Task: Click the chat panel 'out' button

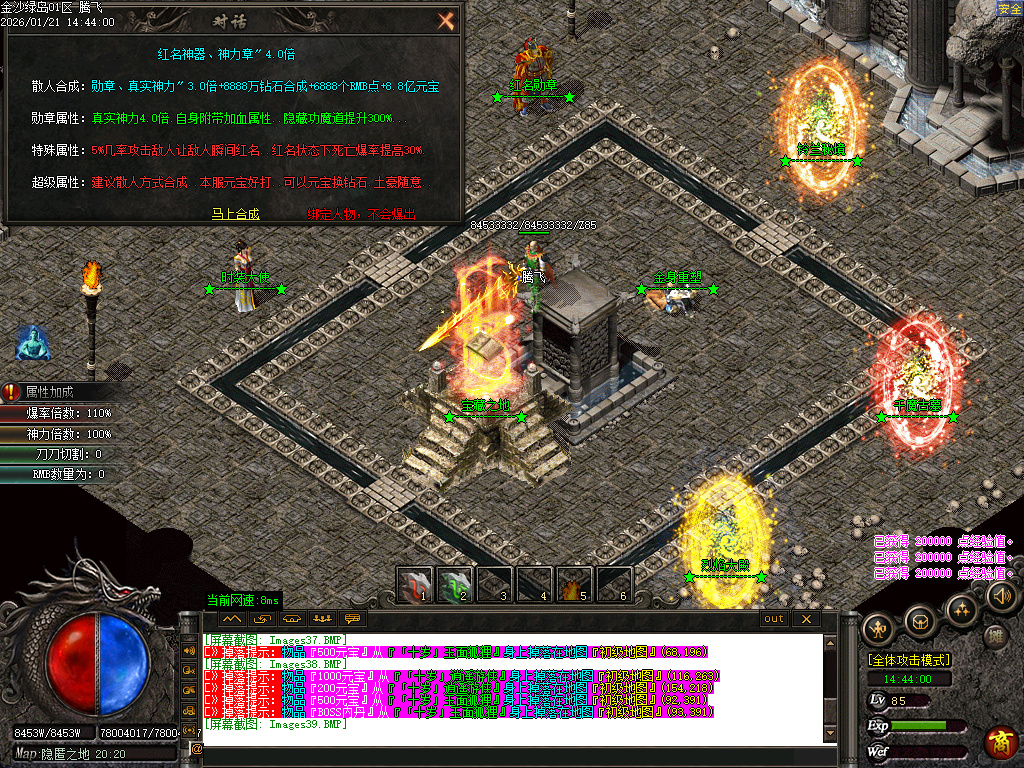Action: (x=774, y=619)
